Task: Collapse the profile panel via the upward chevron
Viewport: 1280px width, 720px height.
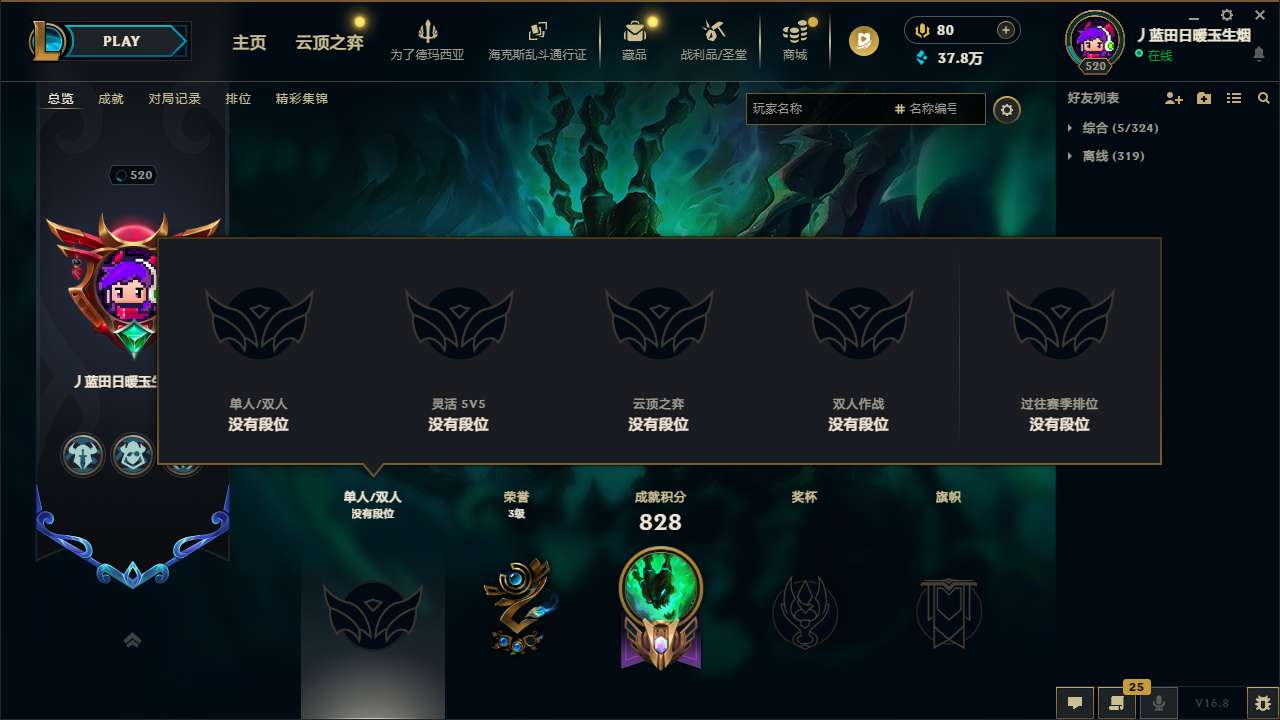Action: (133, 640)
